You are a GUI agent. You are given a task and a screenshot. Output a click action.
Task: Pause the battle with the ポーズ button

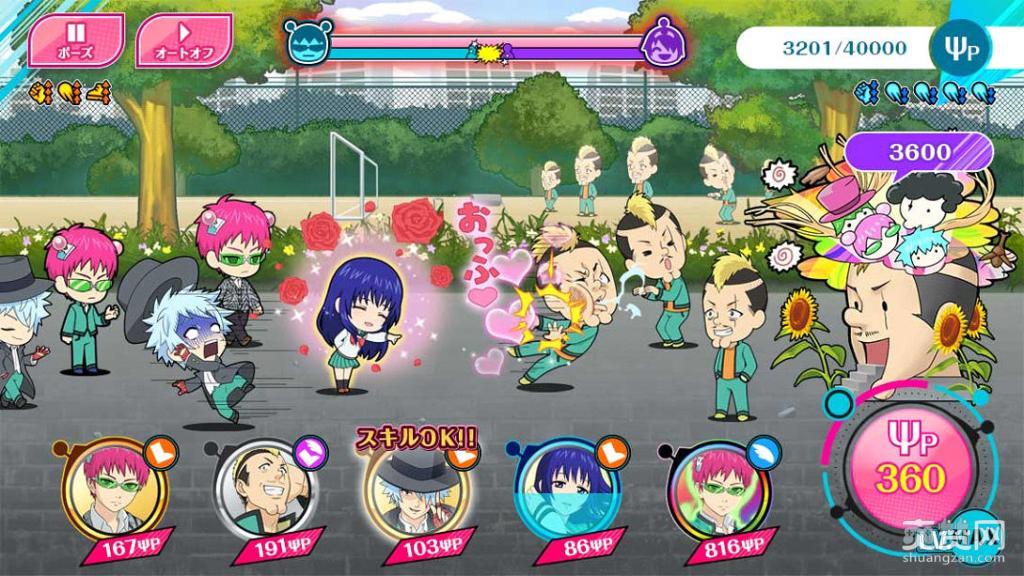pyautogui.click(x=75, y=39)
